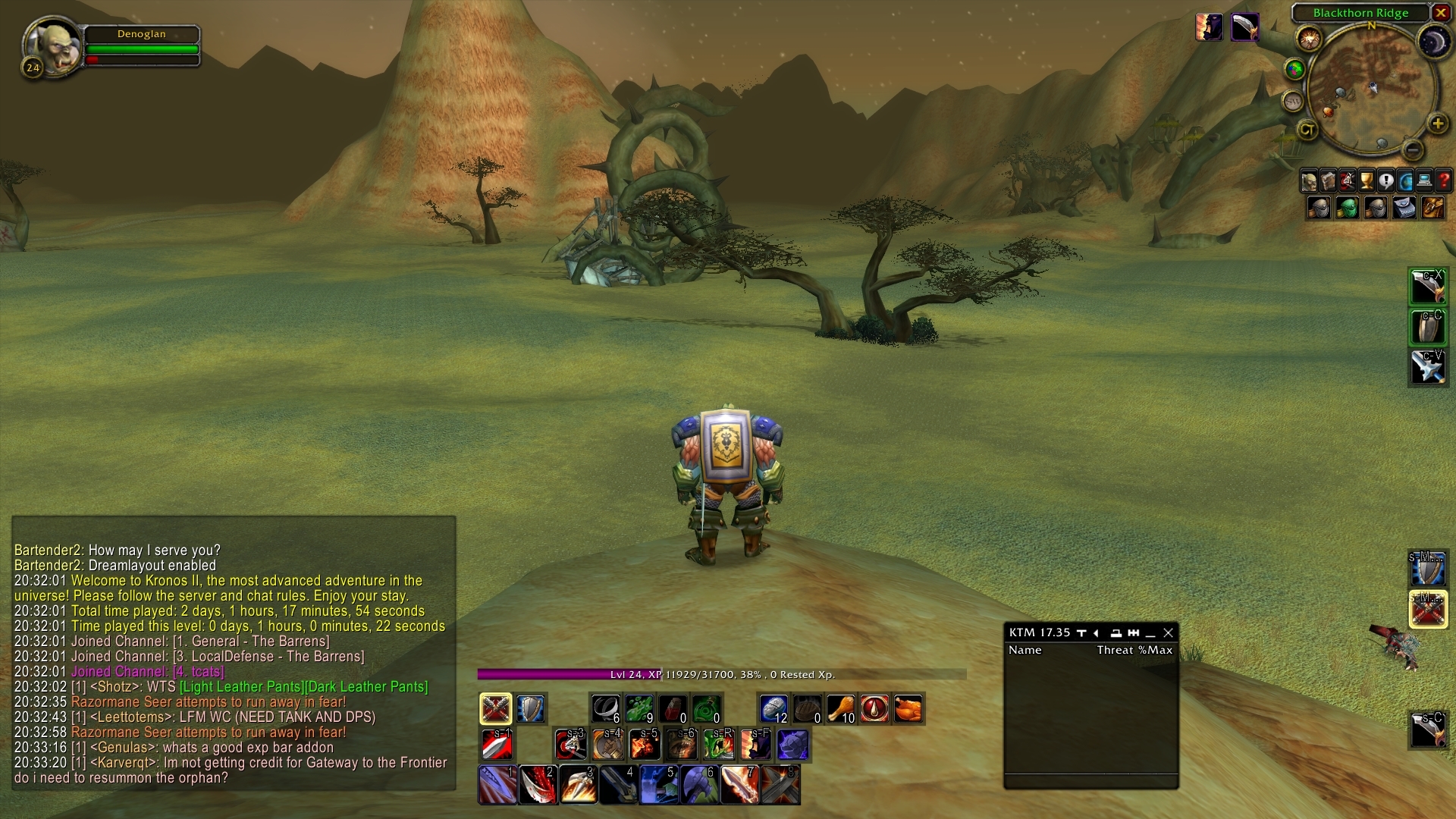
Task: Open the green bag slot
Action: 1347,207
